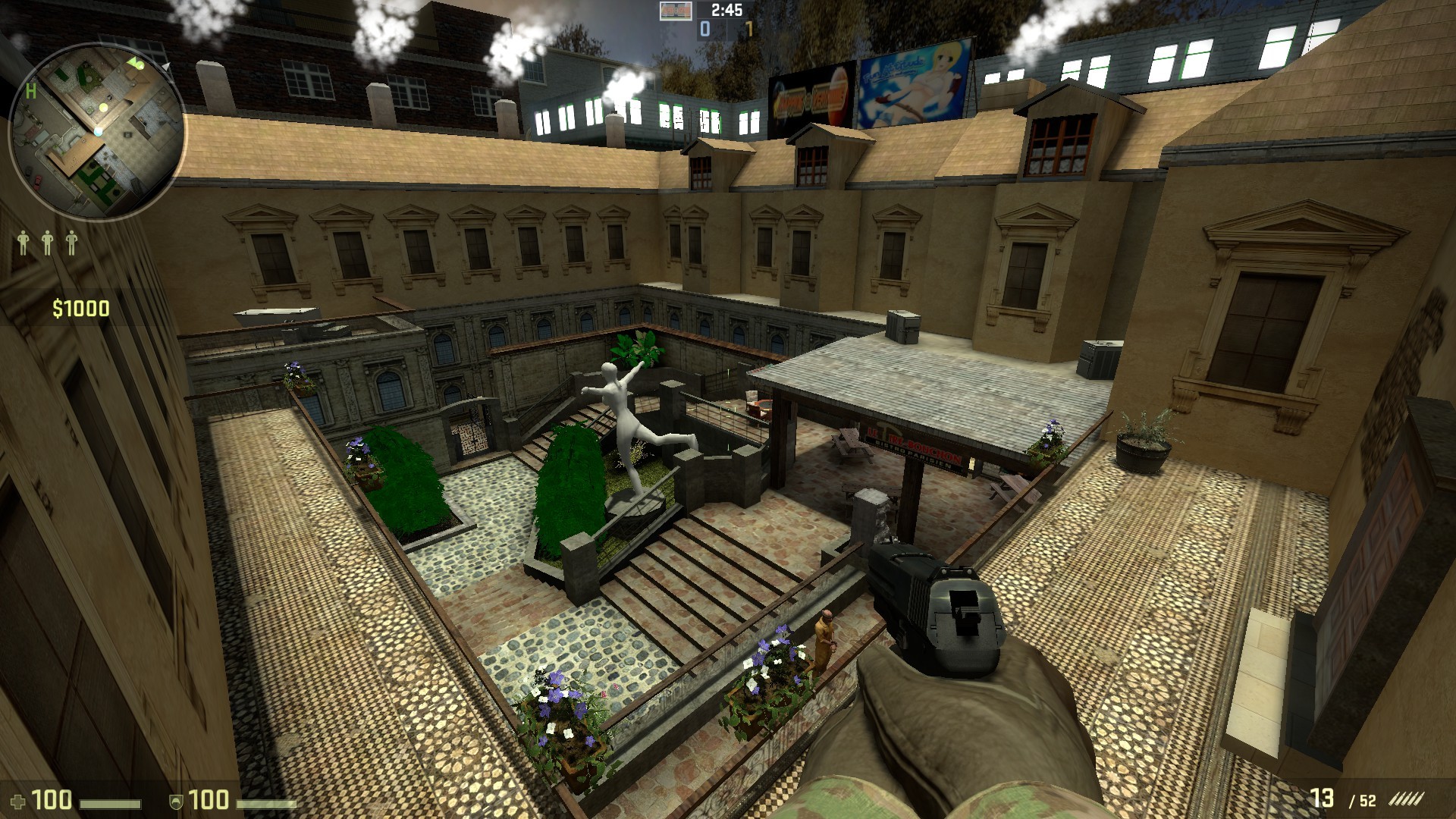
Task: Select the rightmost teammate figure icon
Action: point(72,242)
